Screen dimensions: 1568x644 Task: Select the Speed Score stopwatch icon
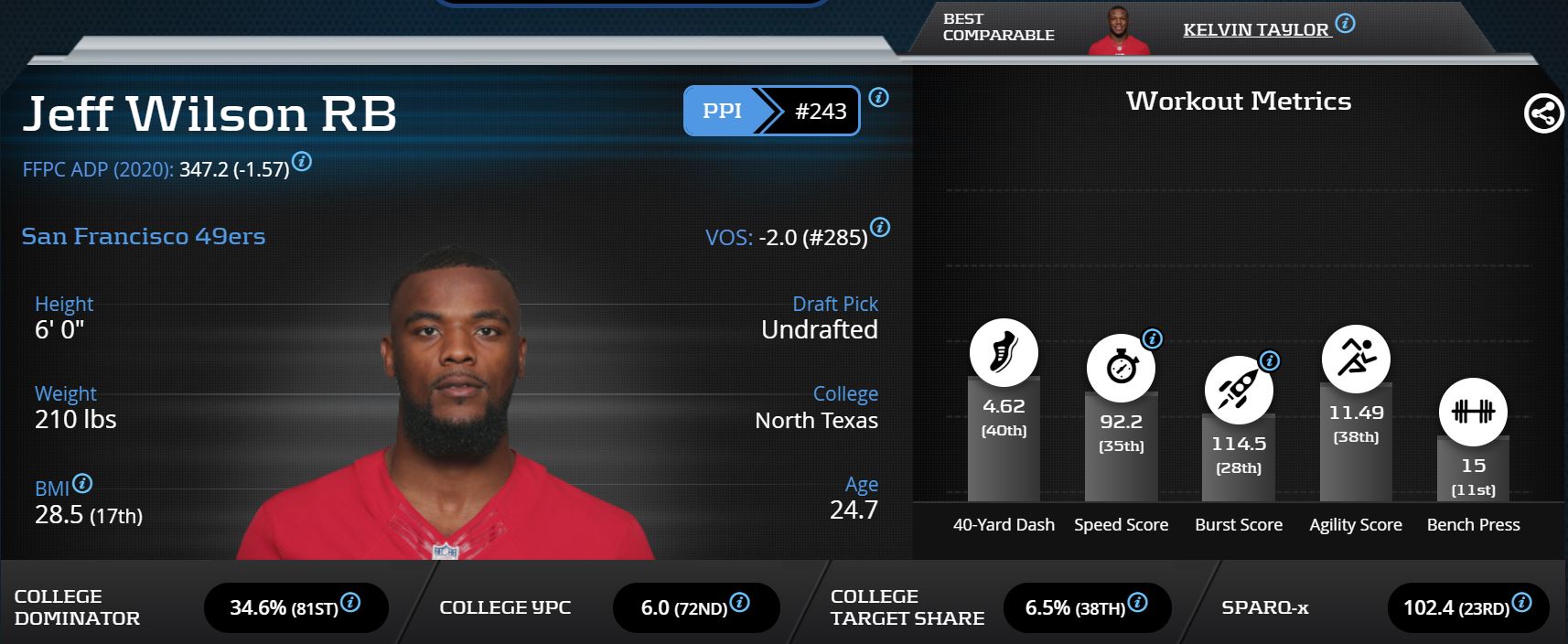coord(1121,368)
